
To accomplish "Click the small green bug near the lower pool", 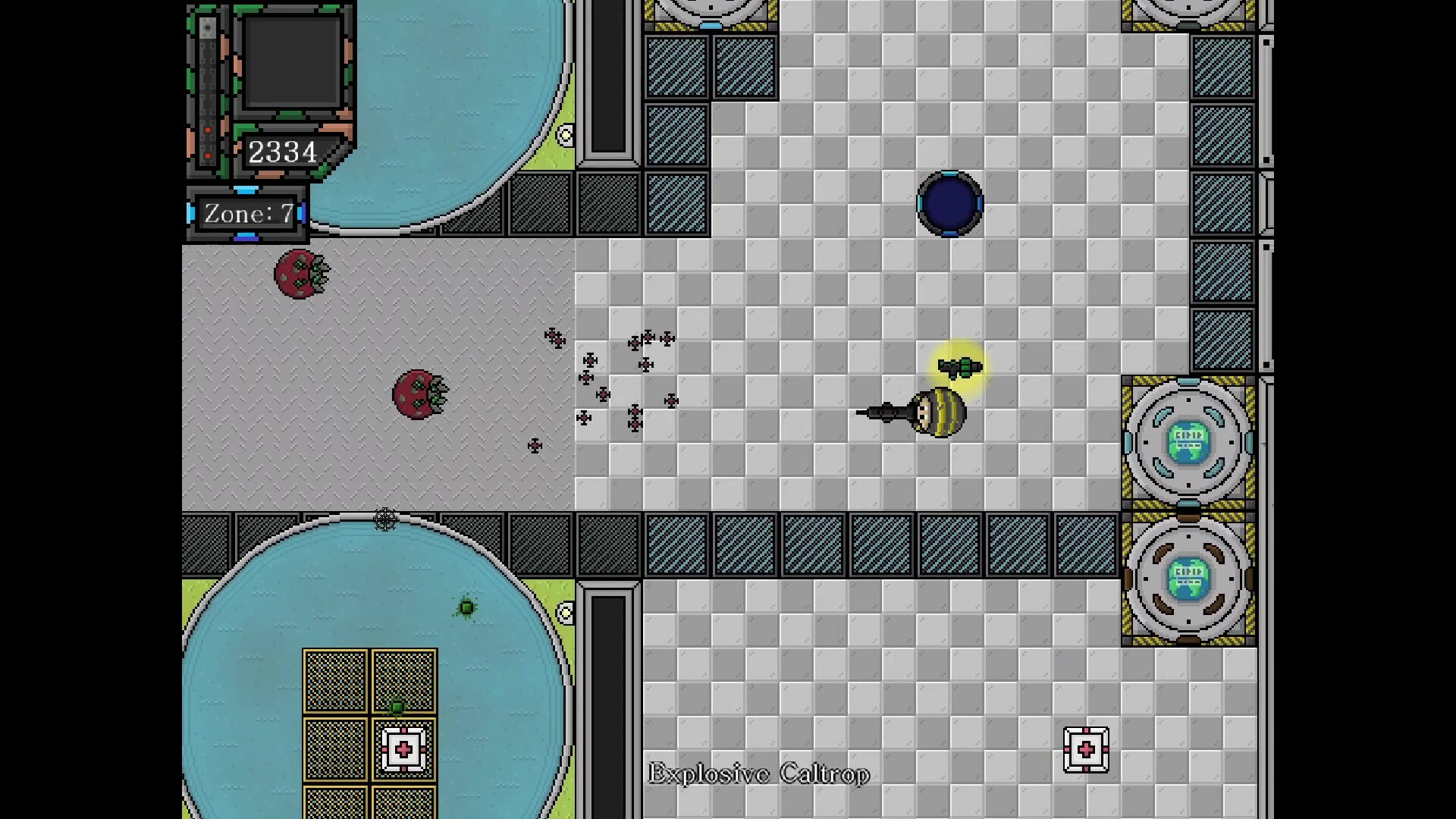I will [x=466, y=607].
